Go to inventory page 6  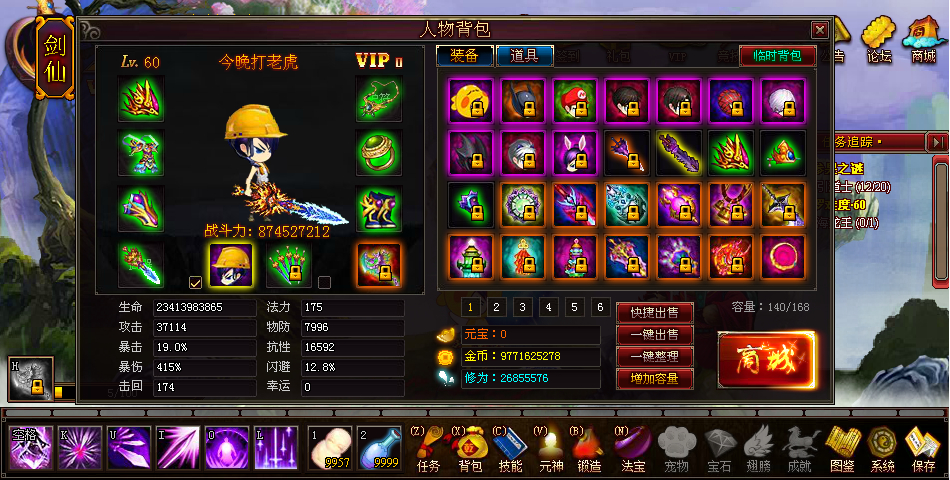[x=600, y=307]
